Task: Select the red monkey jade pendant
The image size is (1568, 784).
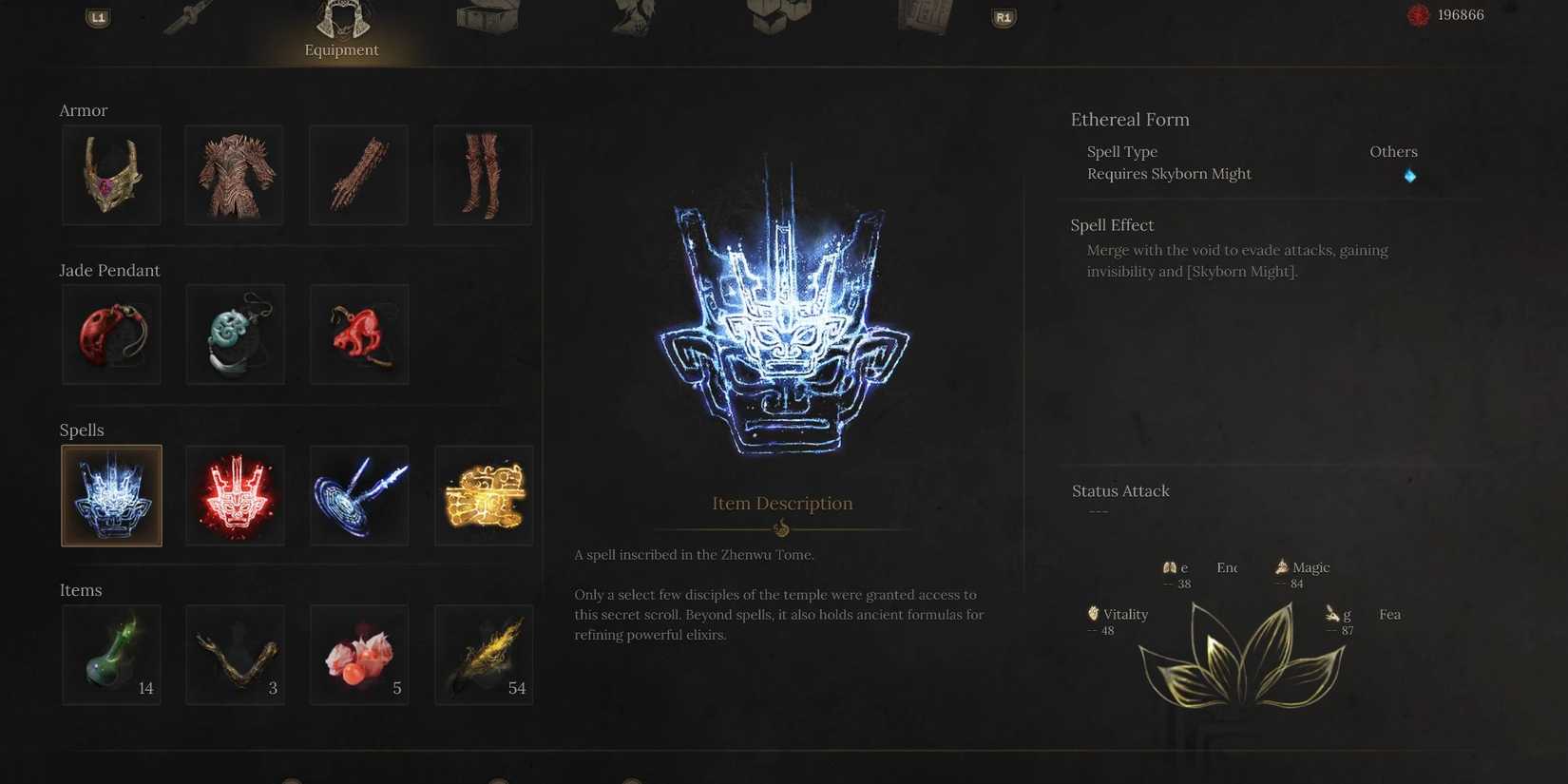Action: (x=358, y=334)
